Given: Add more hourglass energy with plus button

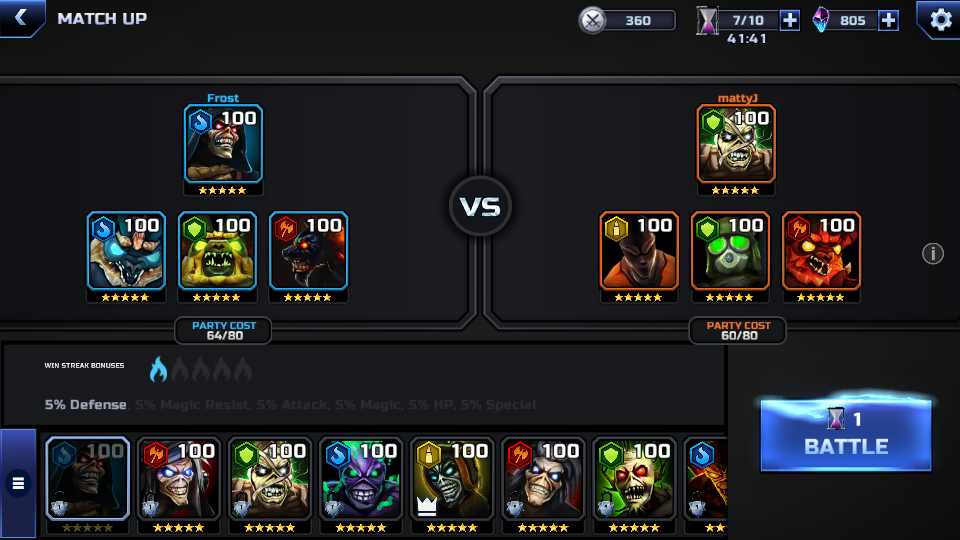Looking at the screenshot, I should (789, 20).
